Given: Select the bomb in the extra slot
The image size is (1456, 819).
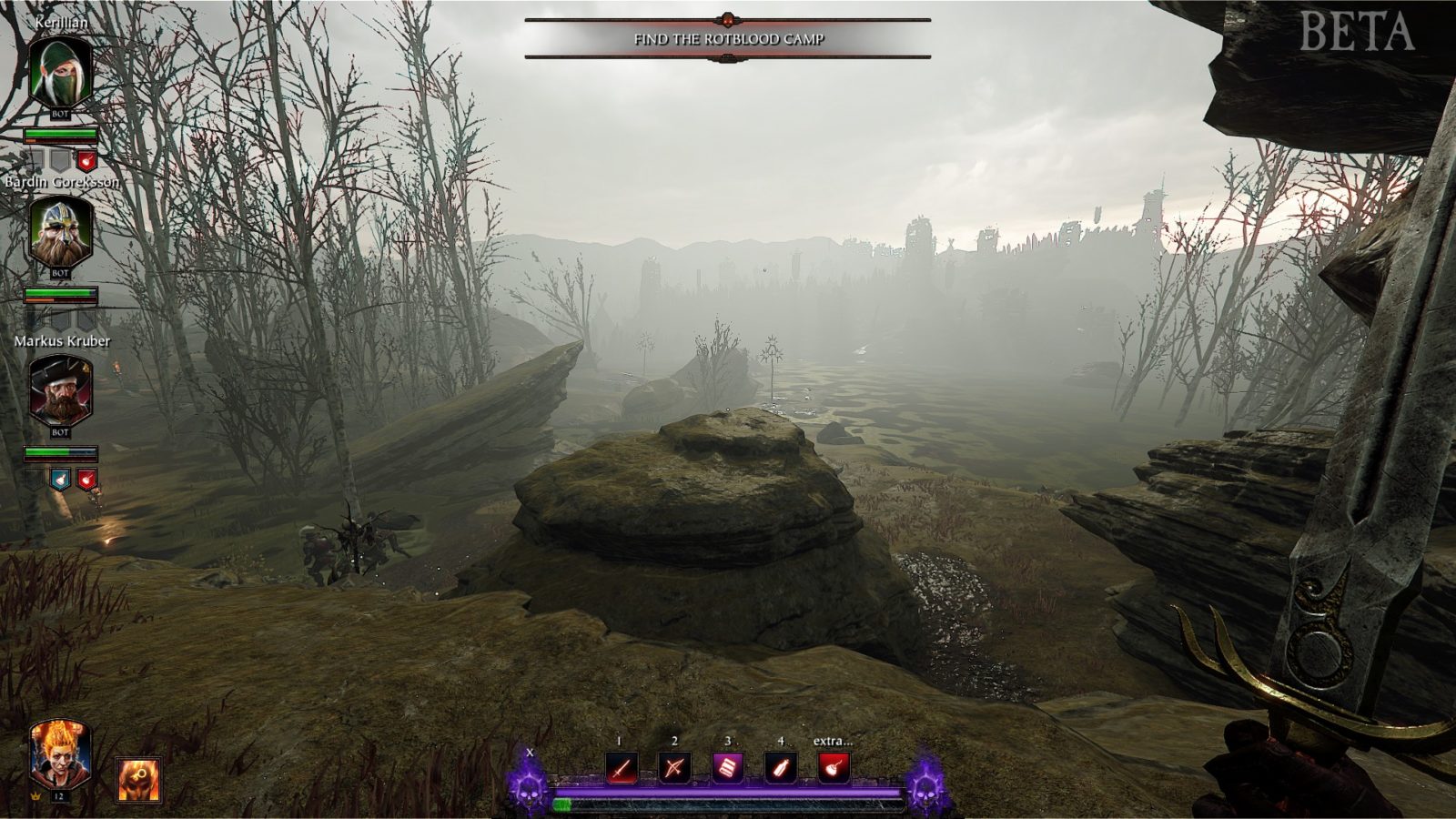Looking at the screenshot, I should (834, 767).
